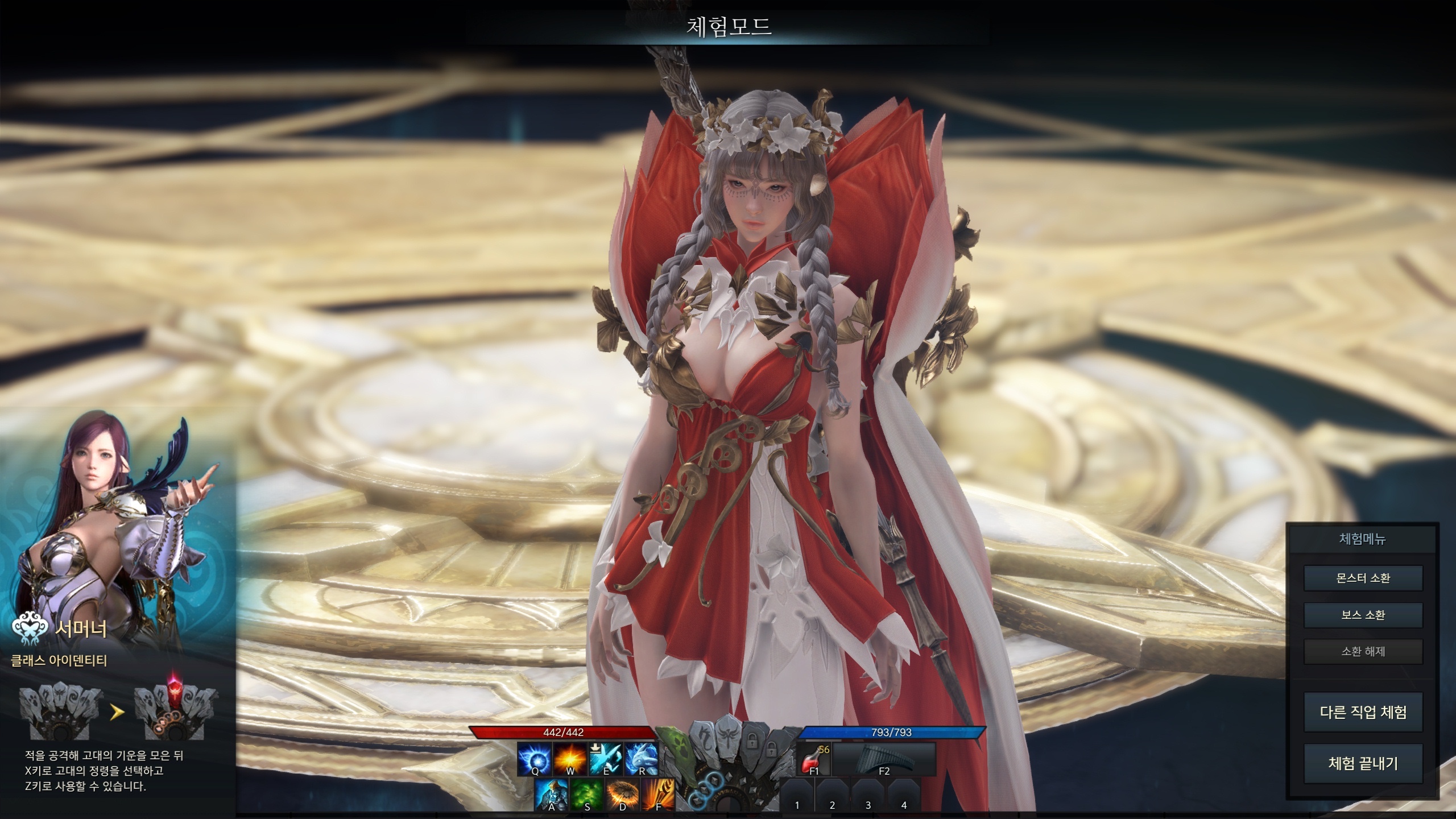The width and height of the screenshot is (1456, 819).
Task: Cast the orange fire explosion skill
Action: point(570,759)
